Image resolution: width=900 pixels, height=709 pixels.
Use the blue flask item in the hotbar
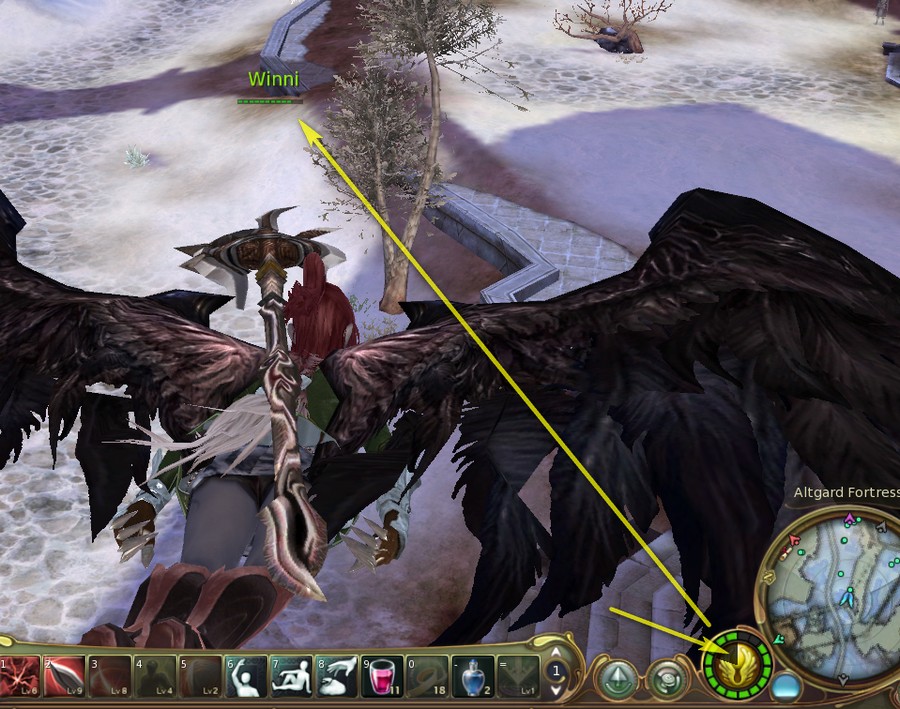[472, 677]
